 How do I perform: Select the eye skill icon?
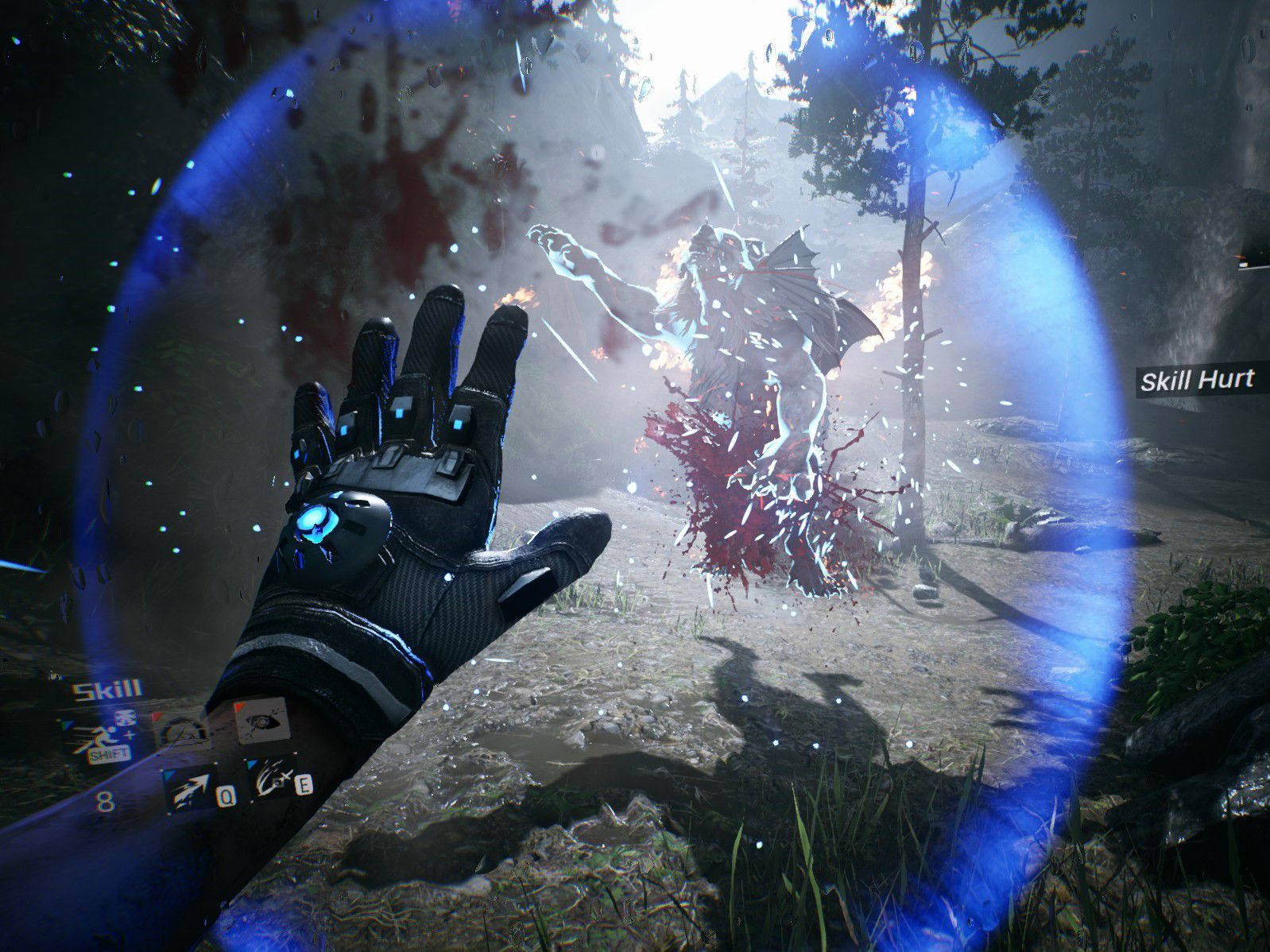click(x=261, y=719)
